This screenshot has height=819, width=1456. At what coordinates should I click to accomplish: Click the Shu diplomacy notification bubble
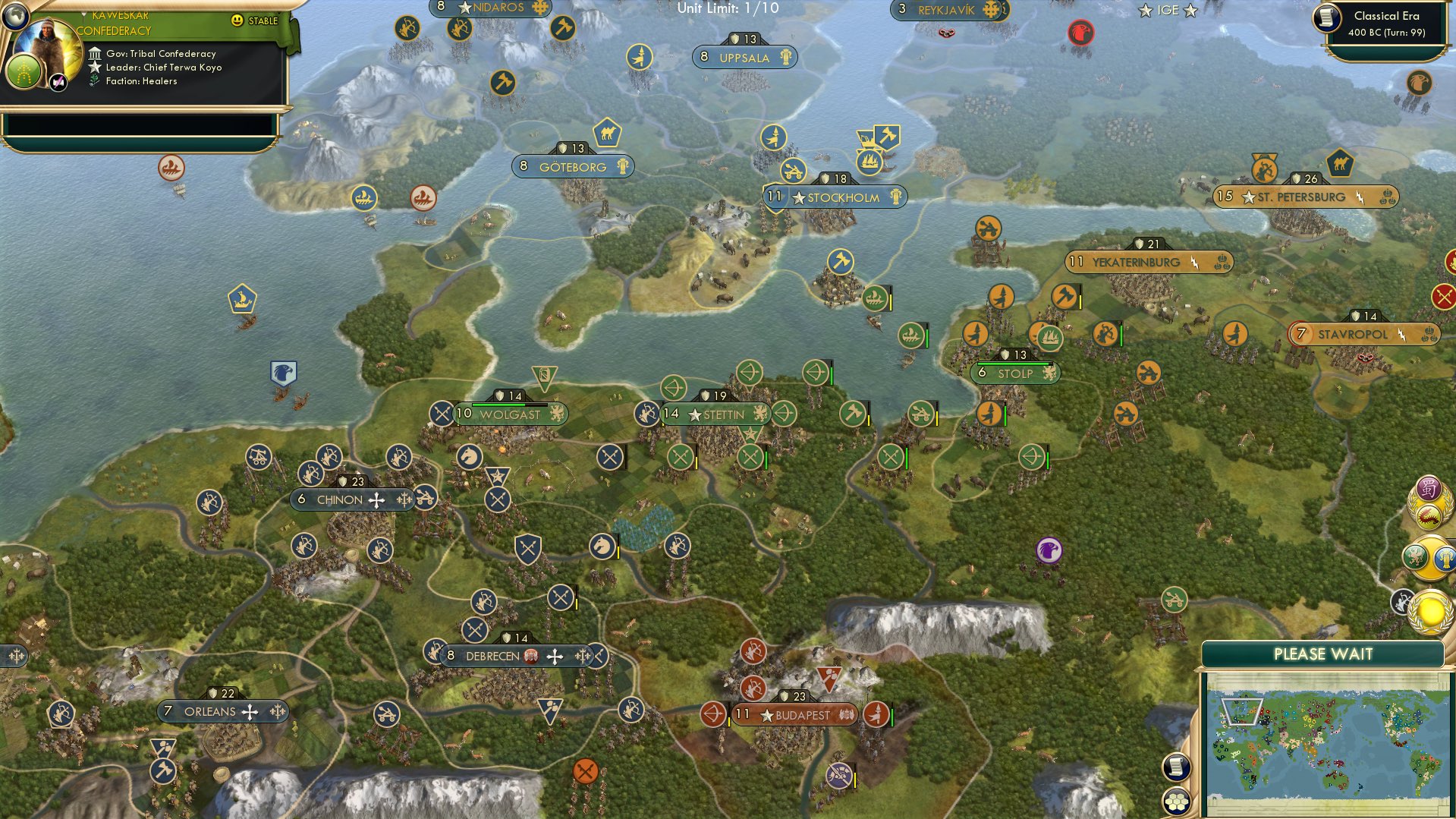(x=1428, y=487)
